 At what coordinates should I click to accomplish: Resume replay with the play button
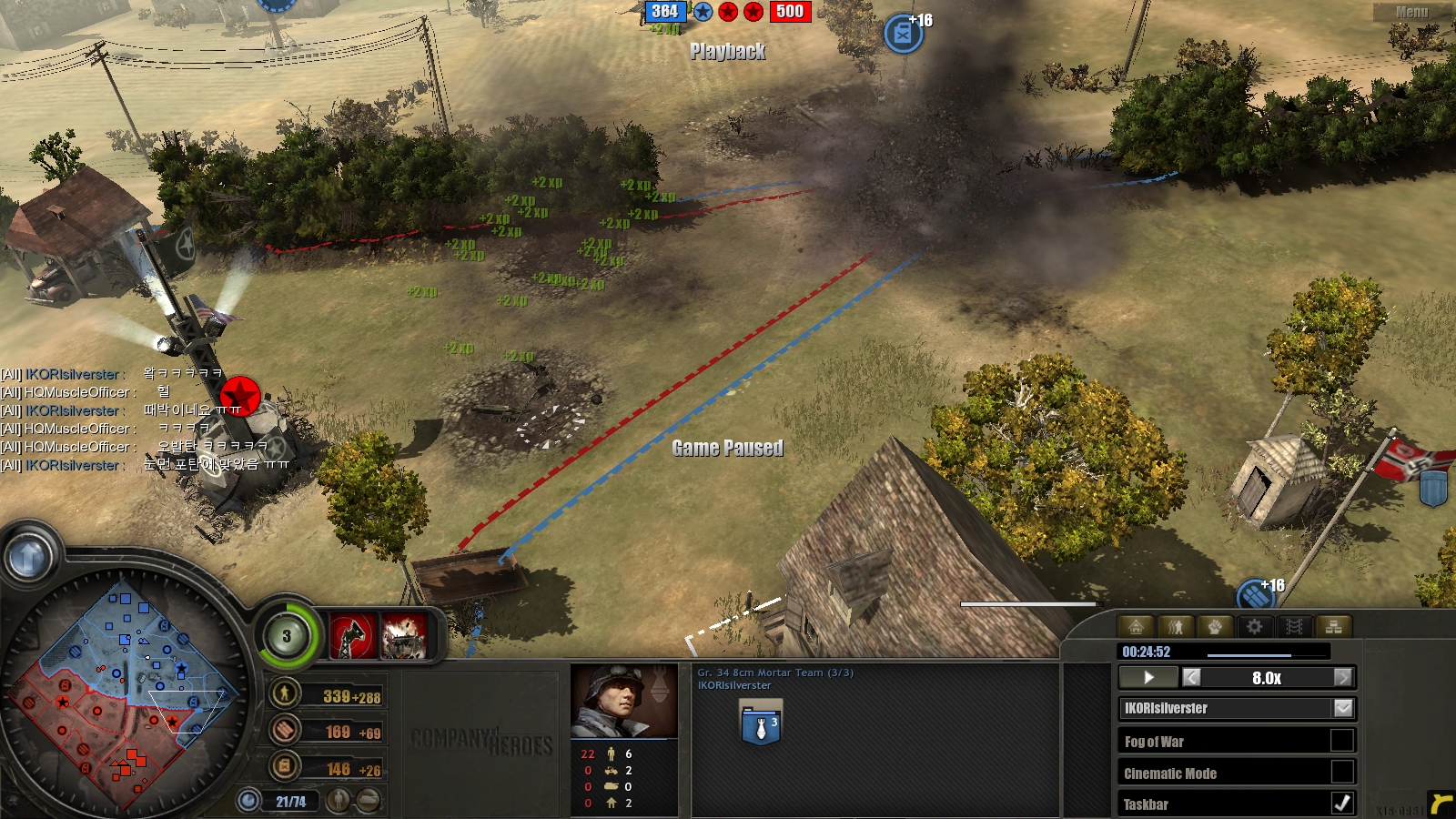1148,678
